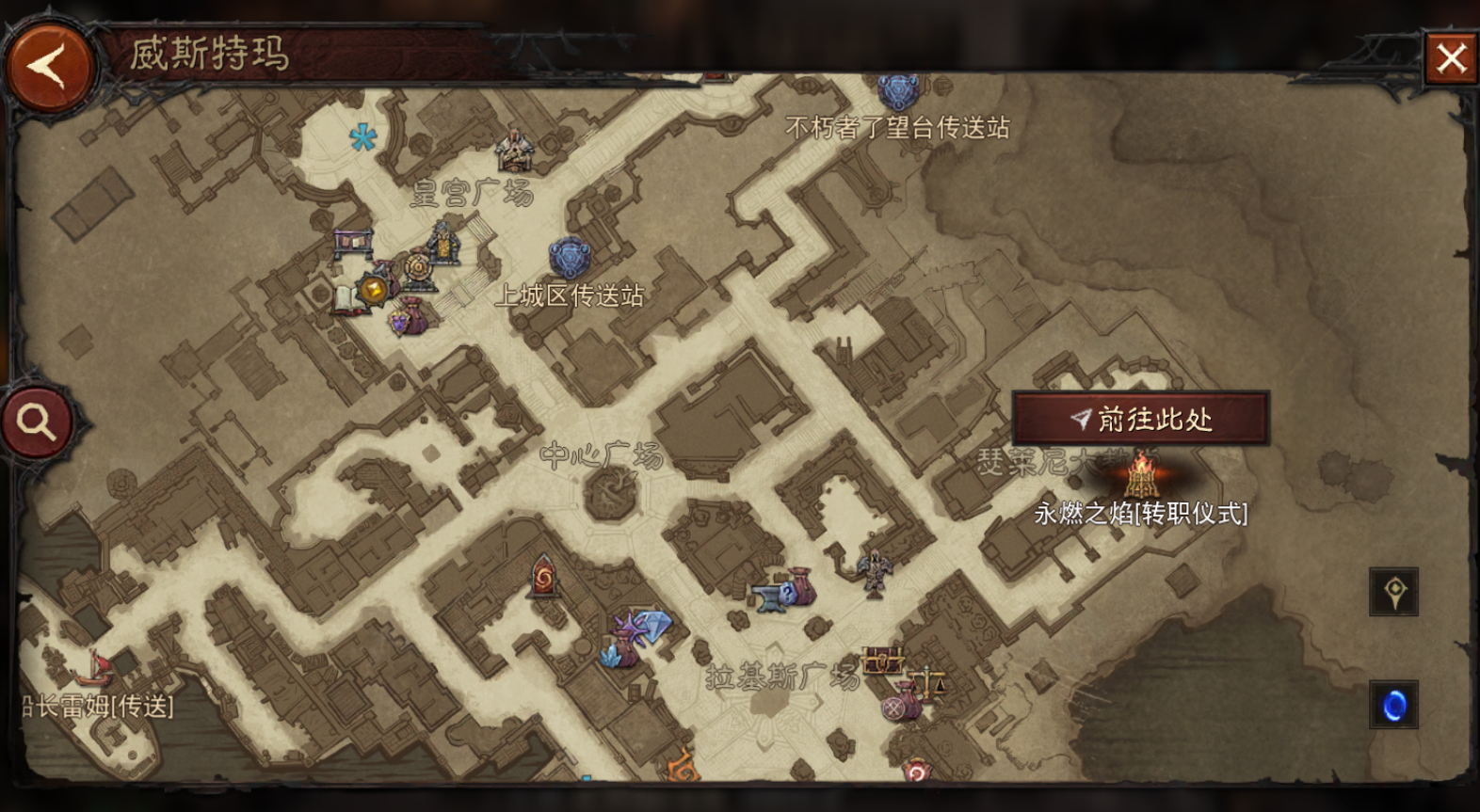Select the red swirl rift marker
1480x812 pixels.
(543, 577)
